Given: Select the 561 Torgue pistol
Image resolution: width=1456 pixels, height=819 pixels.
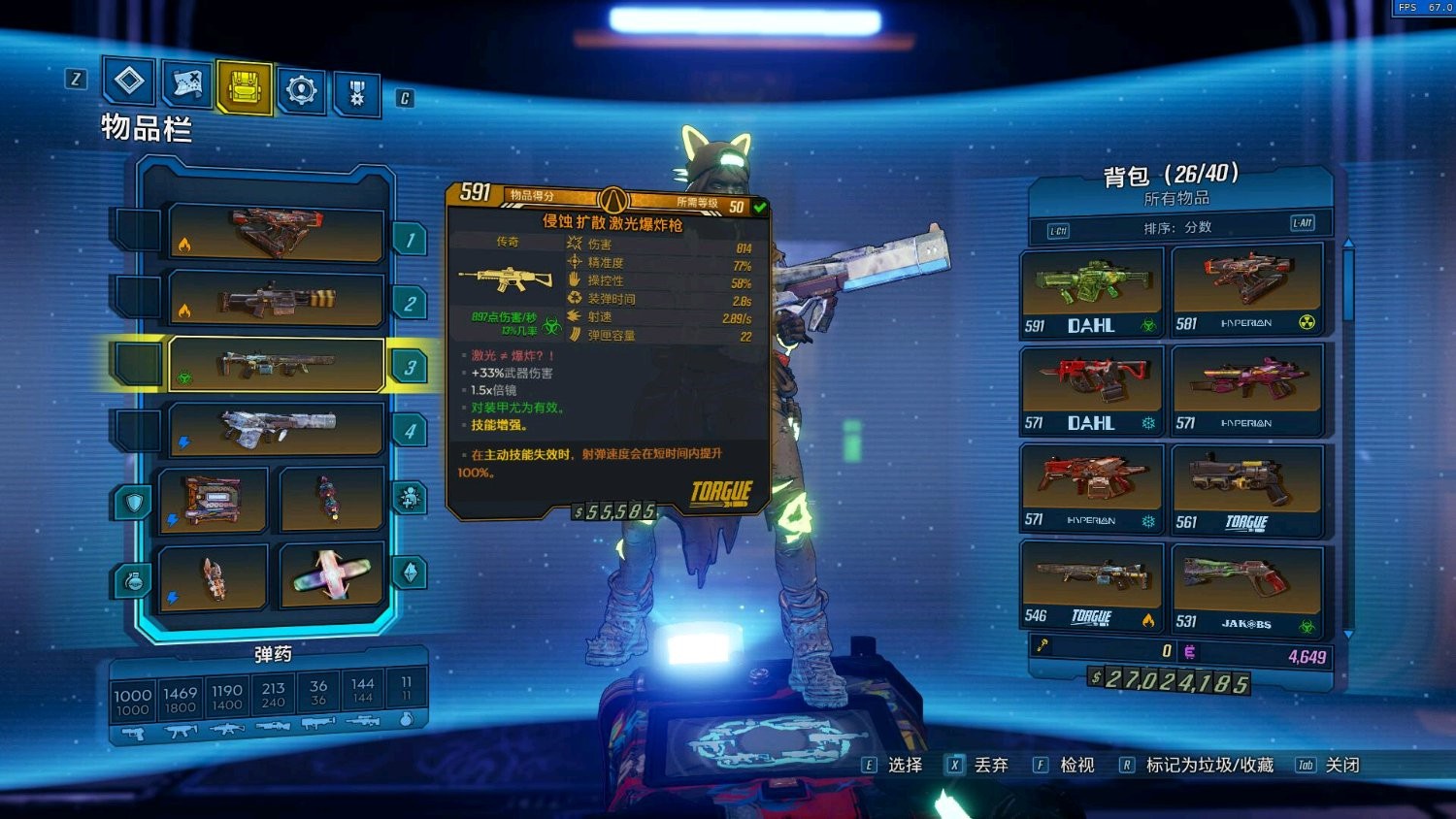Looking at the screenshot, I should click(x=1246, y=490).
